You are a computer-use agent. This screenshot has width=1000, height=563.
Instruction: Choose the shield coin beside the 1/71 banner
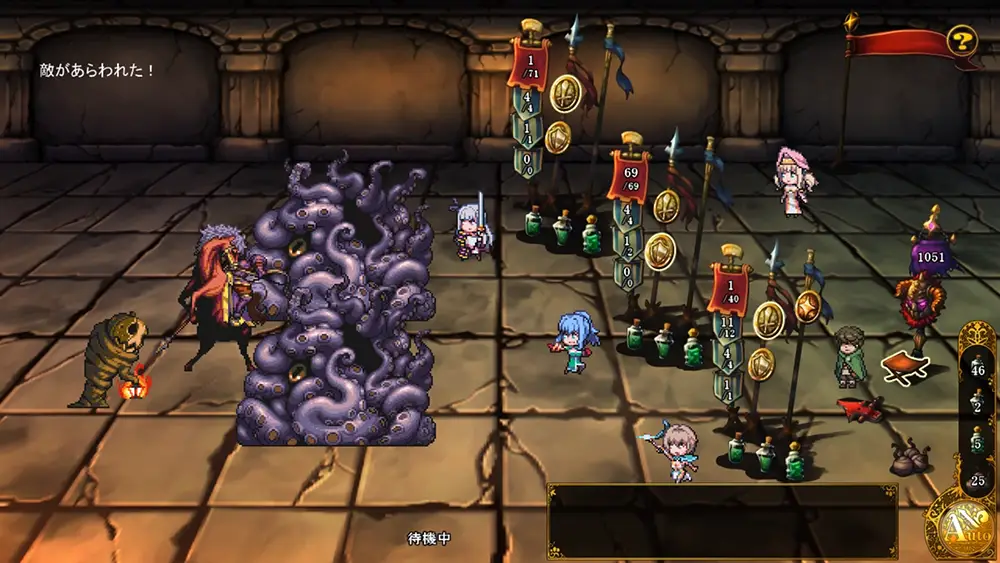coord(557,137)
